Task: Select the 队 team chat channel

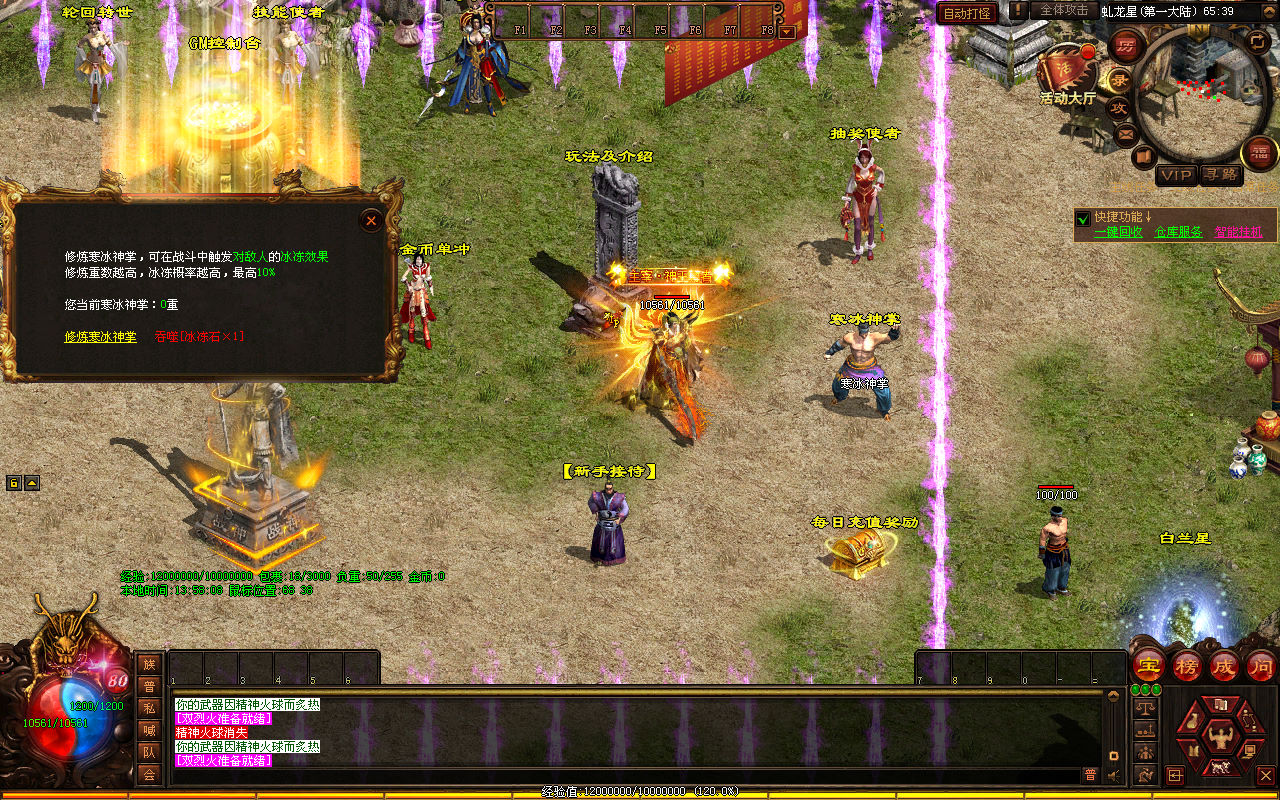Action: point(149,752)
